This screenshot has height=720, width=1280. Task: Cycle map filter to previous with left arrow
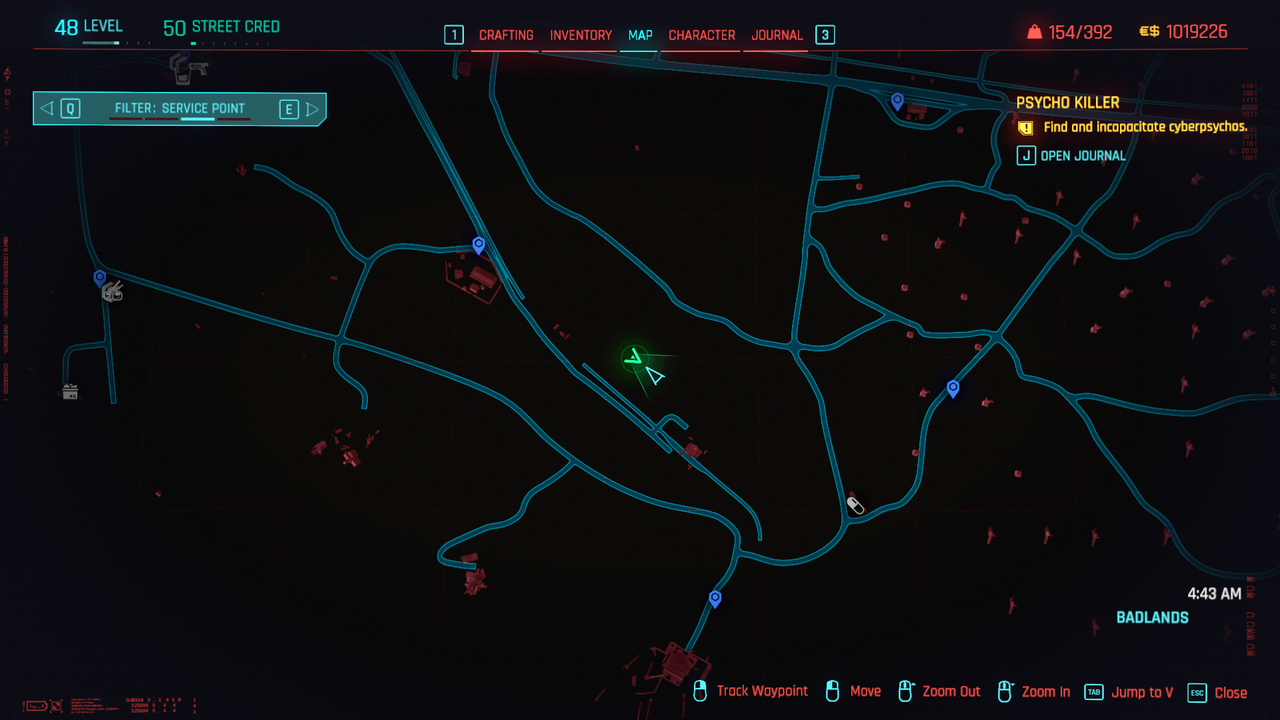pyautogui.click(x=47, y=109)
